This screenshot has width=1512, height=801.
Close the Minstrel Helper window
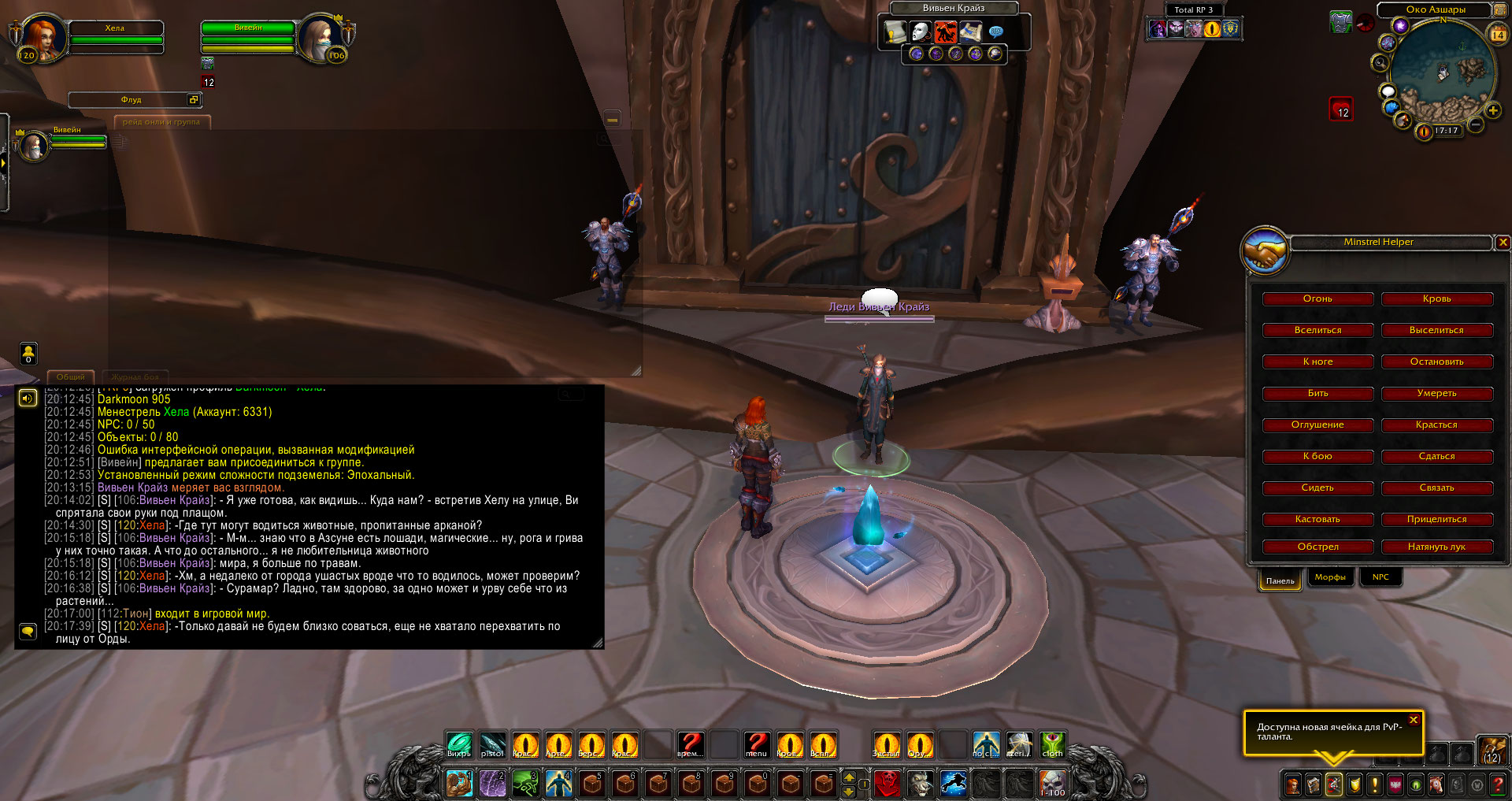click(x=1503, y=243)
